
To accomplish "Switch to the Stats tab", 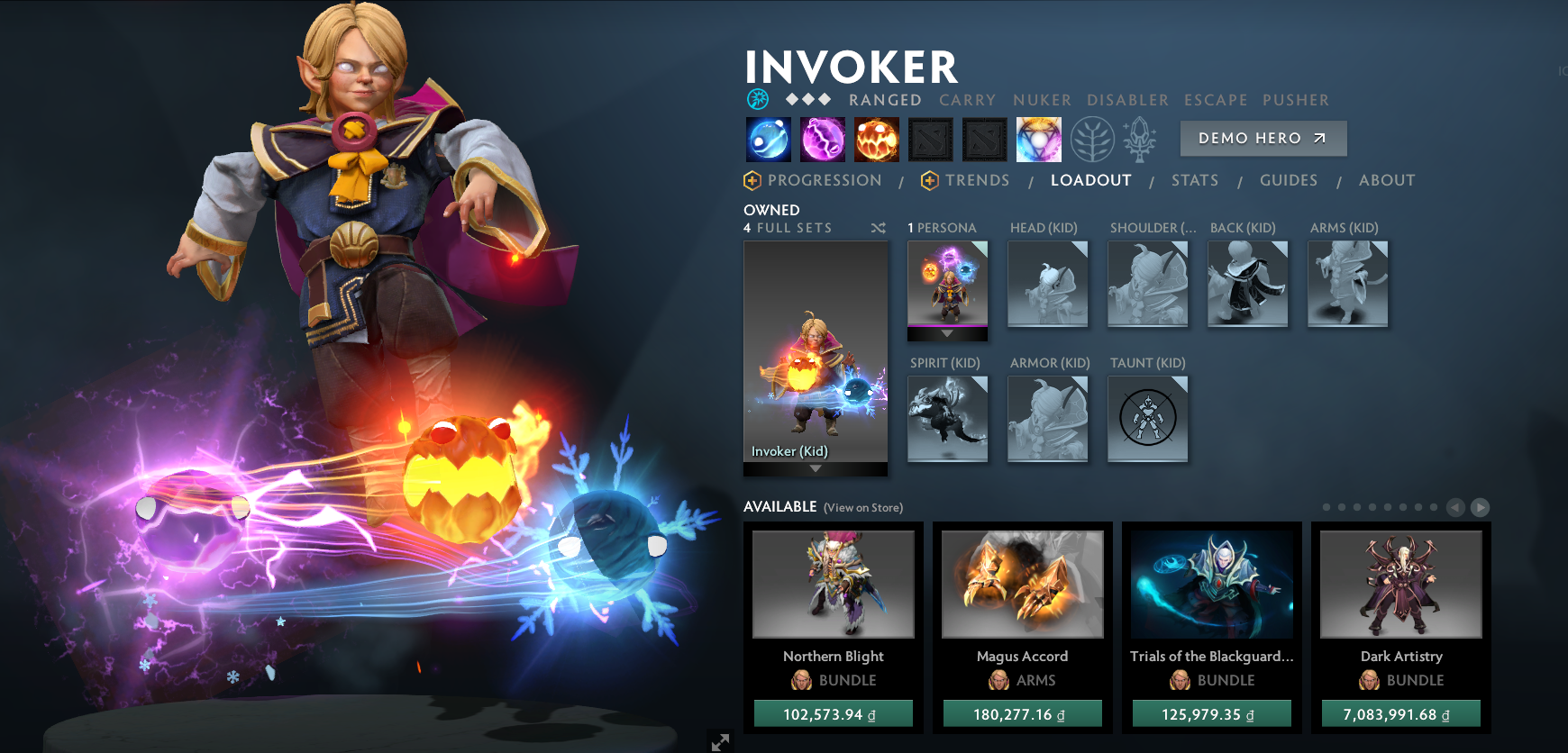I will click(x=1195, y=180).
